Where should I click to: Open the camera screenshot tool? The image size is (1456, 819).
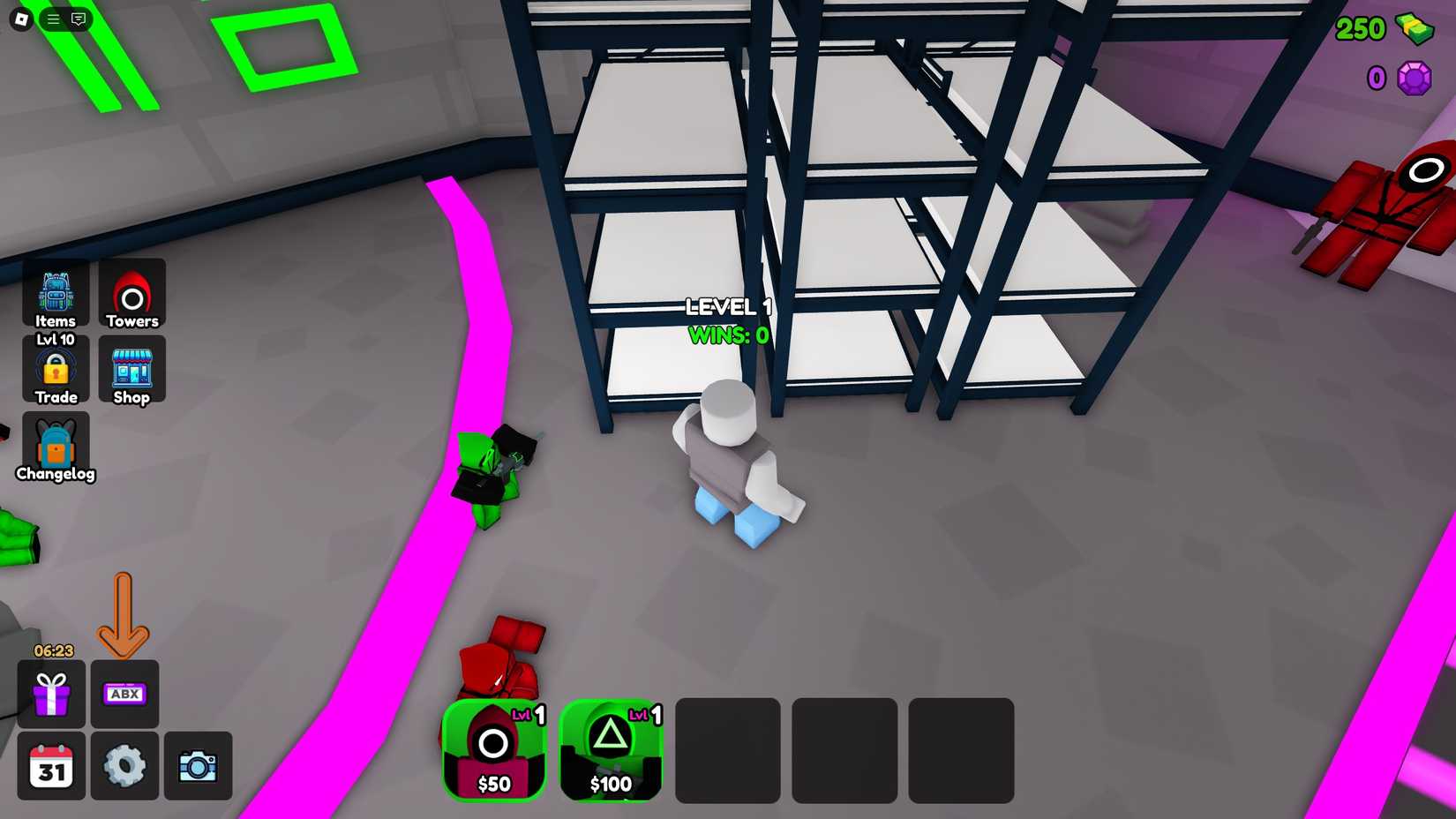point(198,767)
